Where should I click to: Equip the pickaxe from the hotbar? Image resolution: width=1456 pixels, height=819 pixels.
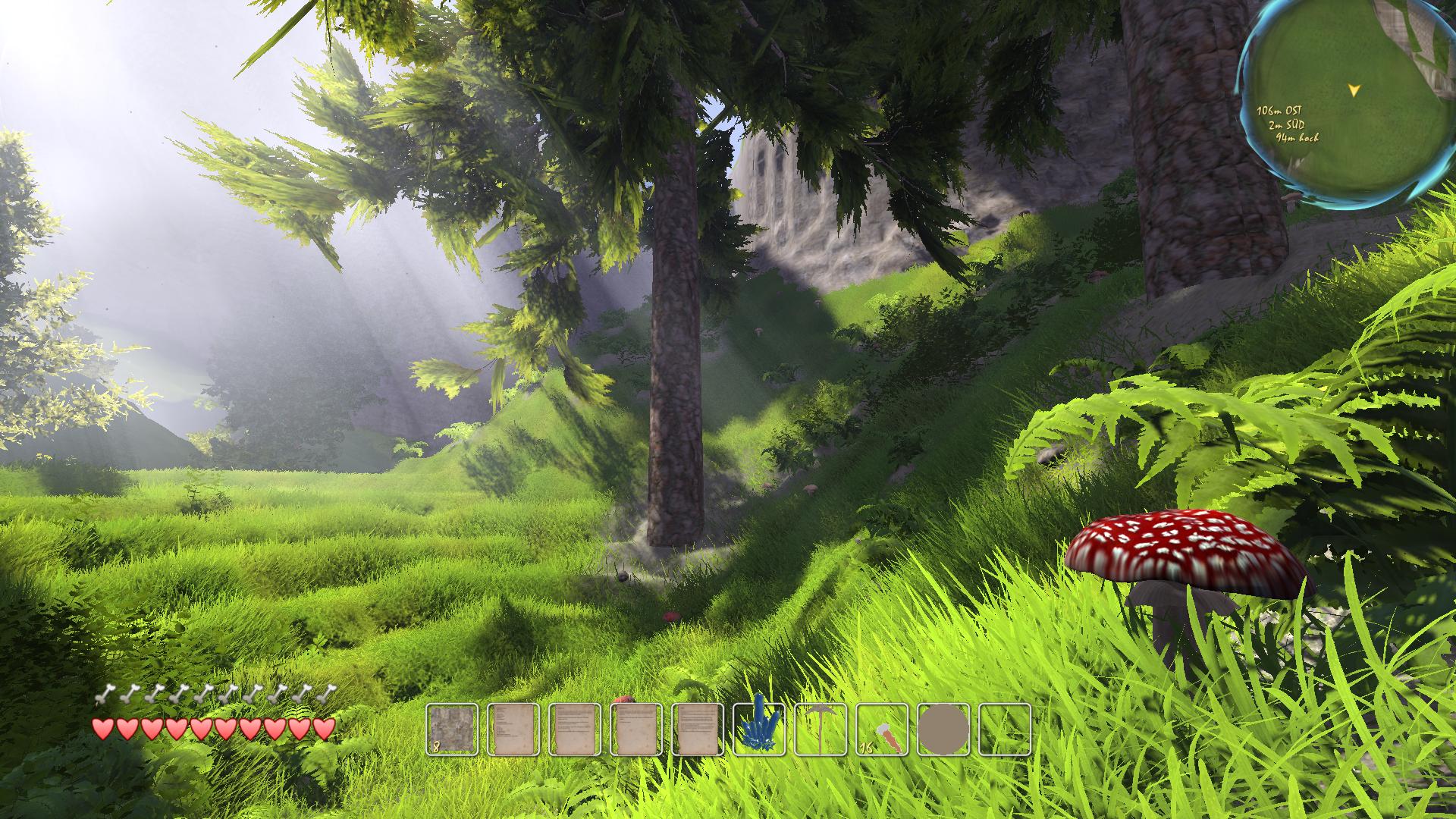[821, 730]
